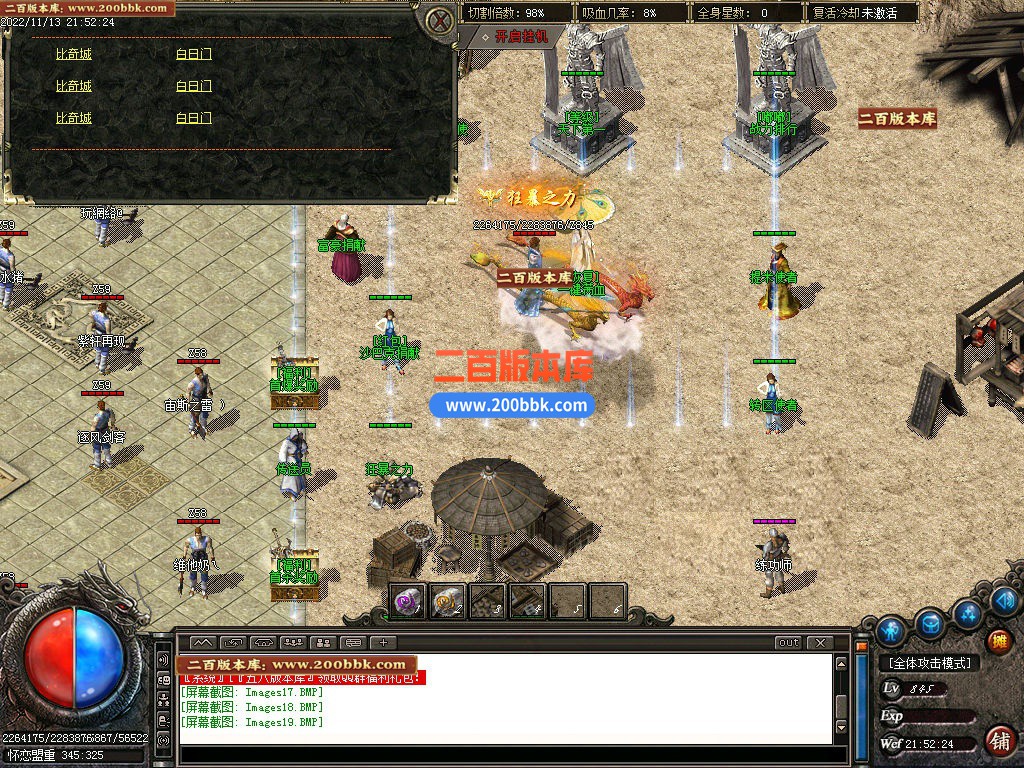Toggle the 全体攻击模式 attack mode label
The height and width of the screenshot is (768, 1024).
[928, 663]
